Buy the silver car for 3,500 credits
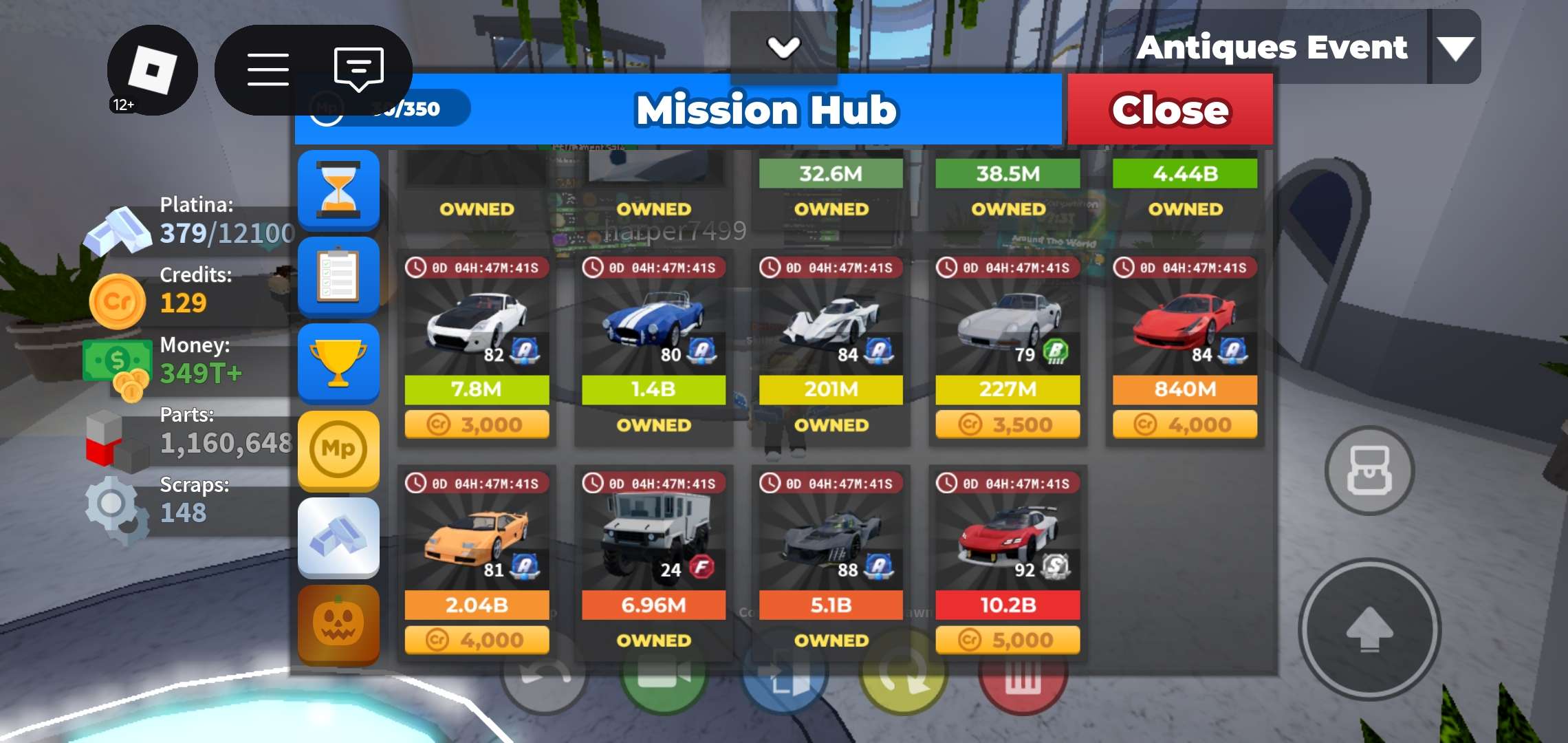Screen dimensions: 1568x743 coord(1008,424)
